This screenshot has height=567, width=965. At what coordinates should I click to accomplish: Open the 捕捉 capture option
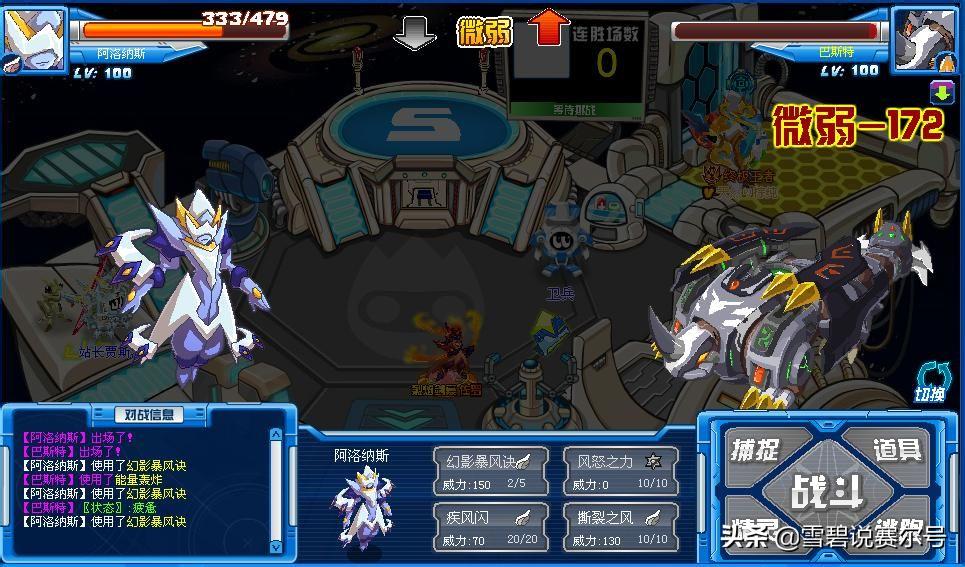pyautogui.click(x=756, y=449)
